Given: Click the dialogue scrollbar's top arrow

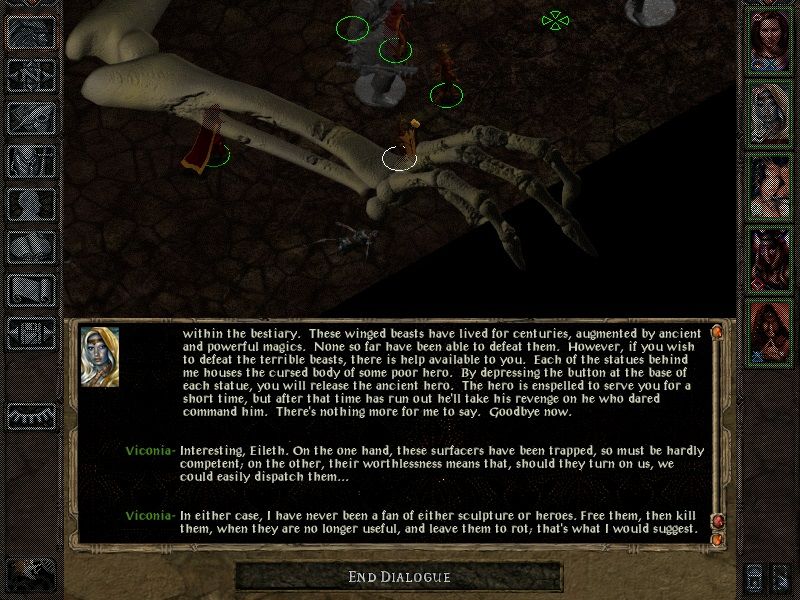Looking at the screenshot, I should point(717,331).
